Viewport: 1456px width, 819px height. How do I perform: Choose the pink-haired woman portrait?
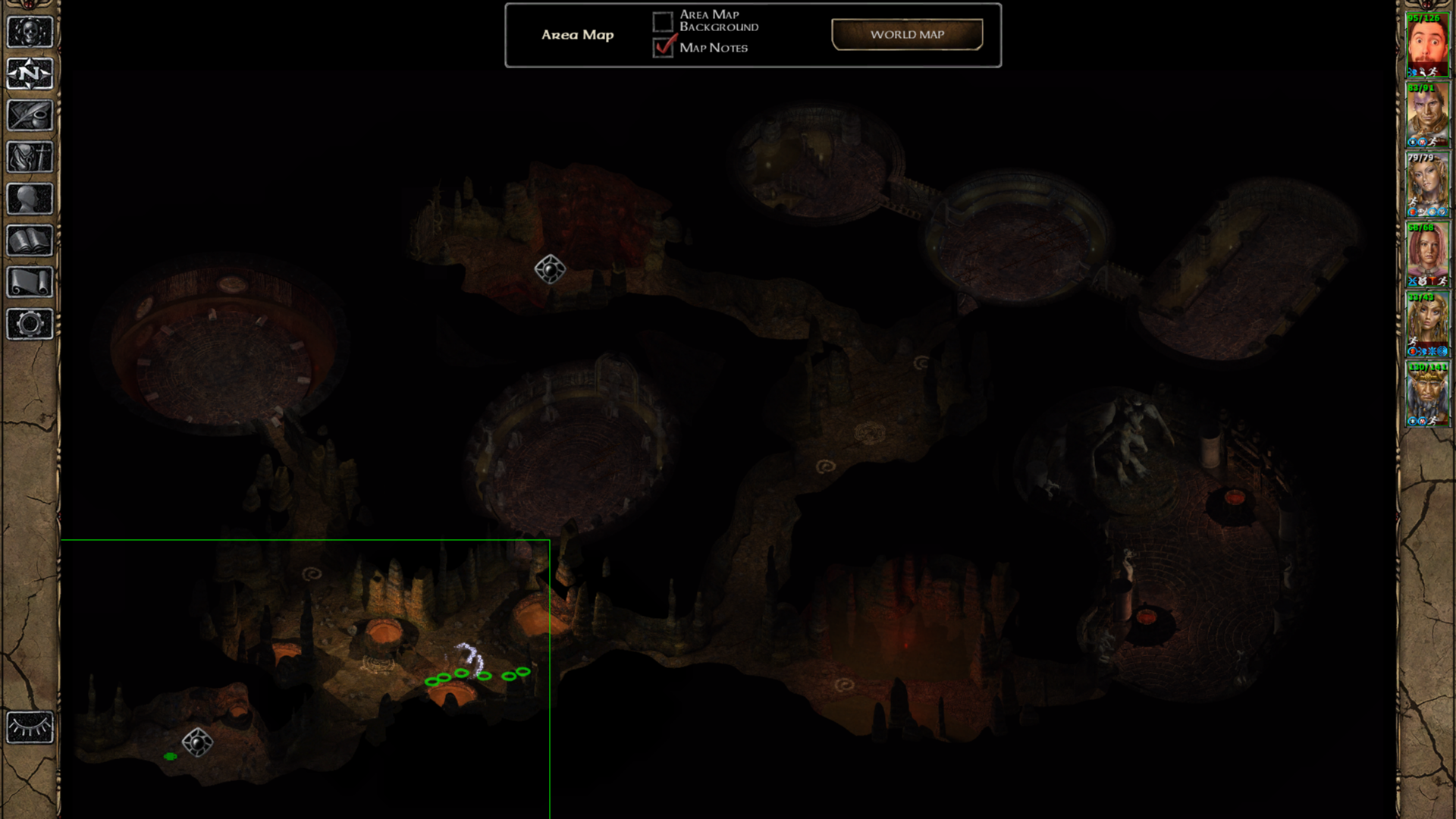[1427, 254]
